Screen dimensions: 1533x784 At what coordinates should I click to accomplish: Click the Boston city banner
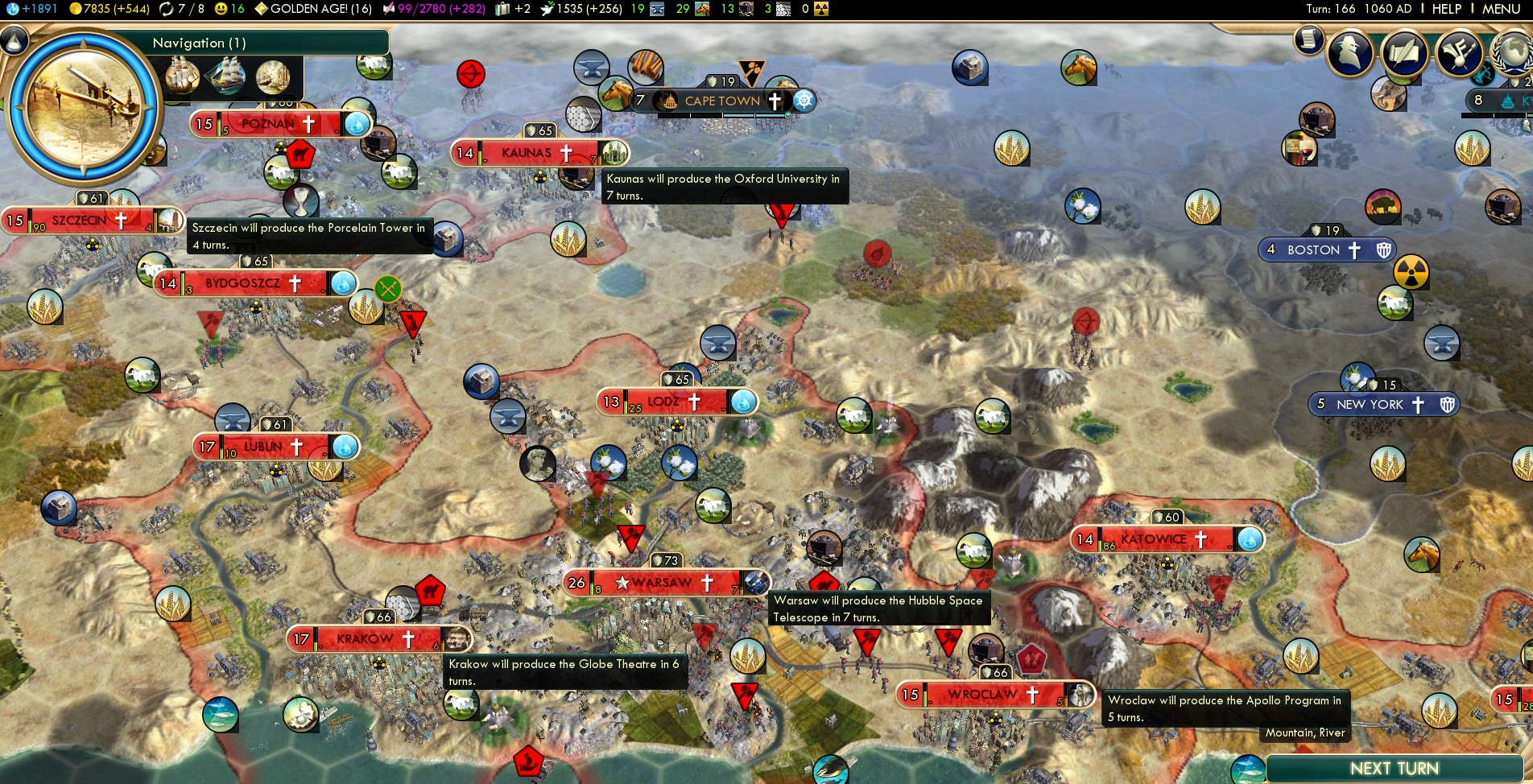(x=1313, y=250)
